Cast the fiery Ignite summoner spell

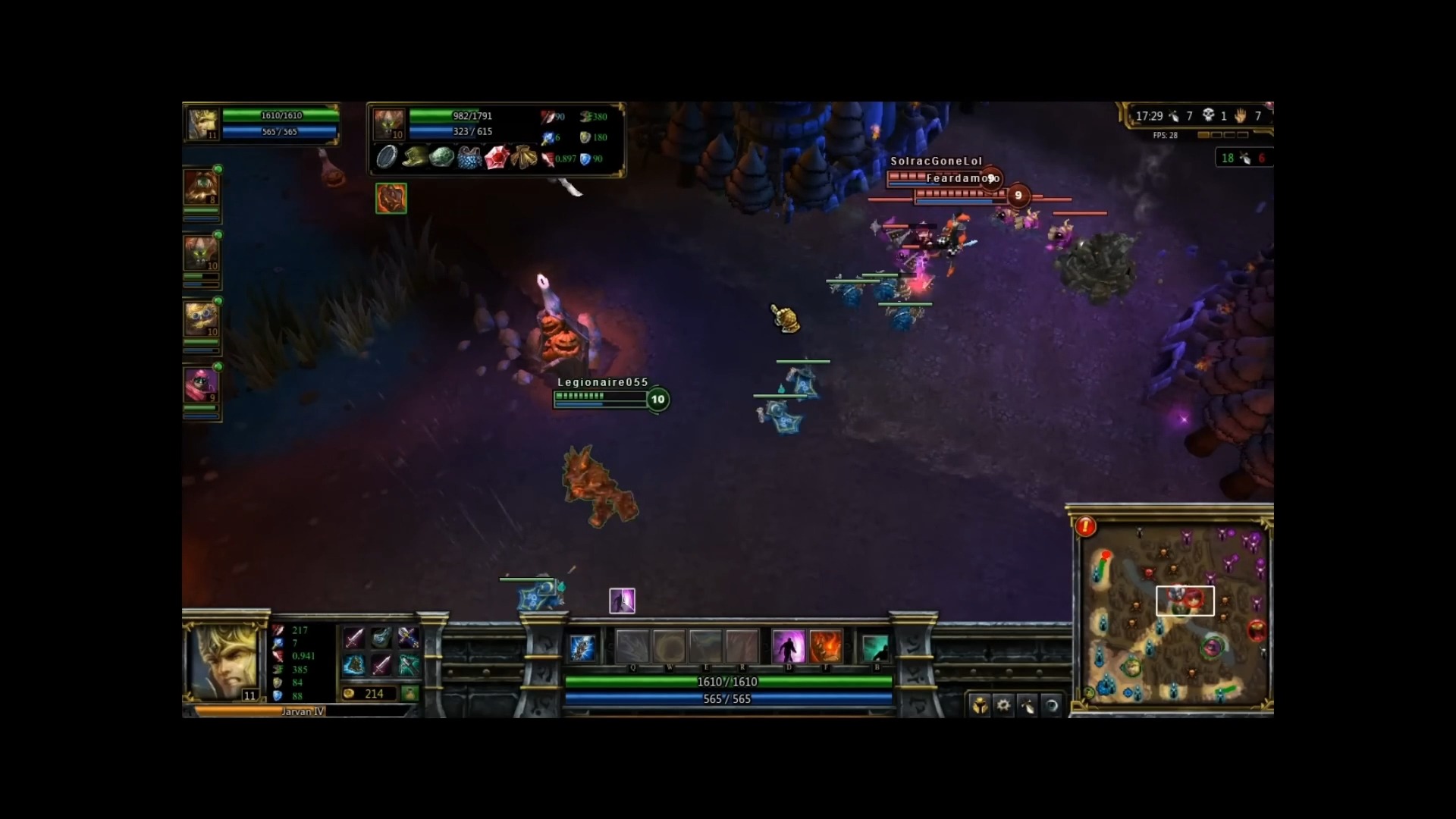tap(826, 647)
